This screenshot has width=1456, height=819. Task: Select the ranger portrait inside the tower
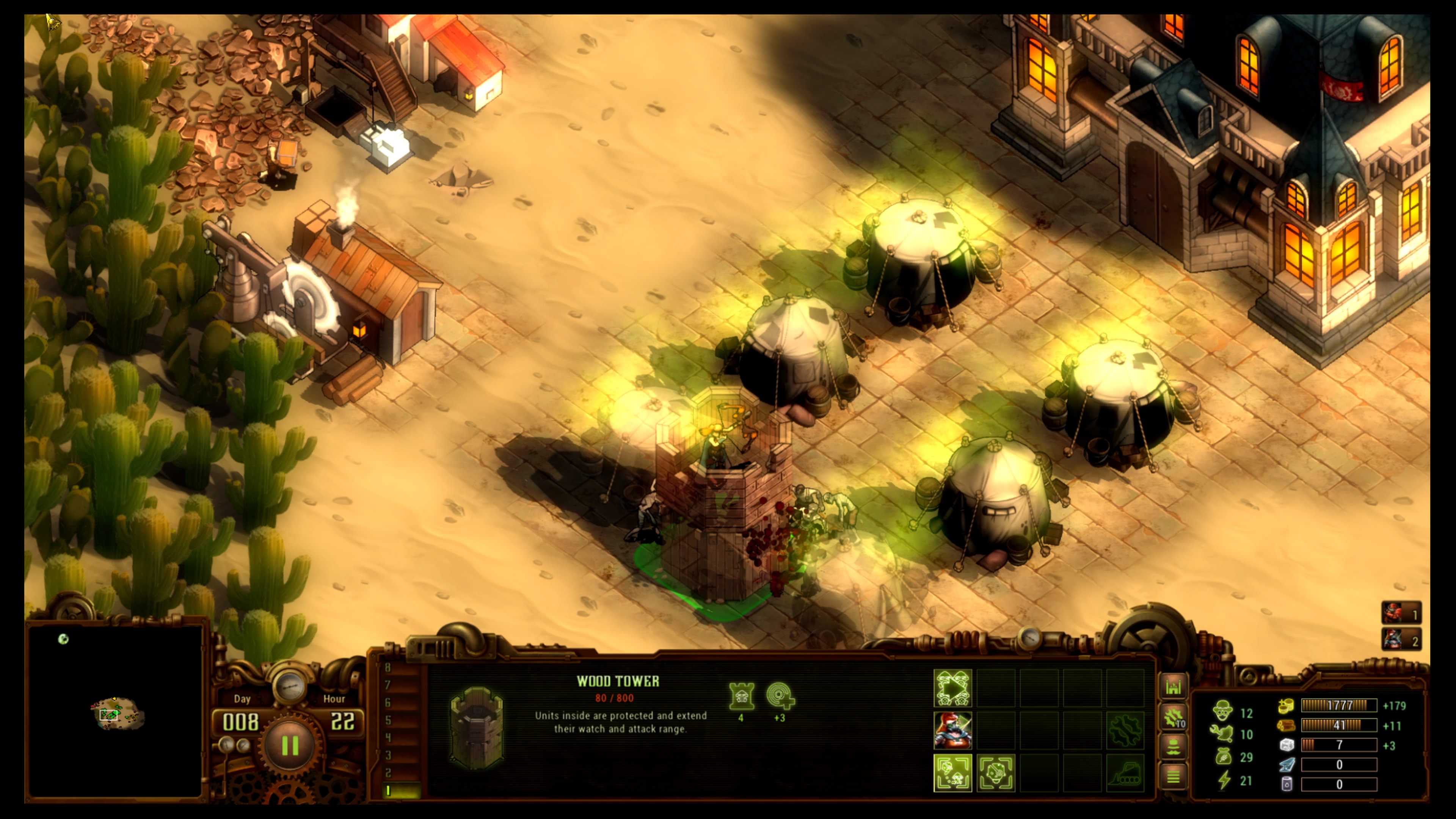(x=952, y=730)
